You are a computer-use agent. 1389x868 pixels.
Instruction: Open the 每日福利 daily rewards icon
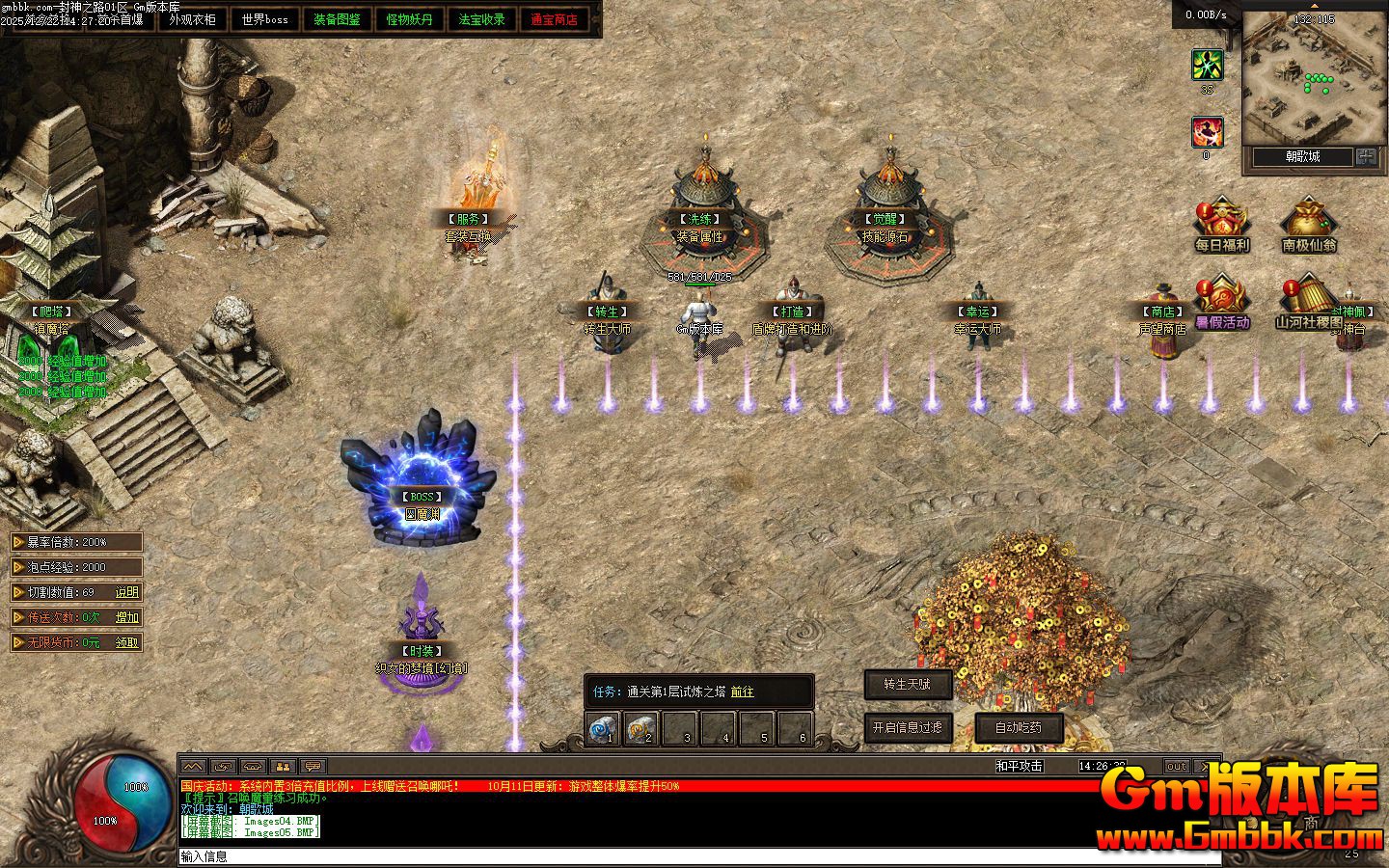(1221, 226)
